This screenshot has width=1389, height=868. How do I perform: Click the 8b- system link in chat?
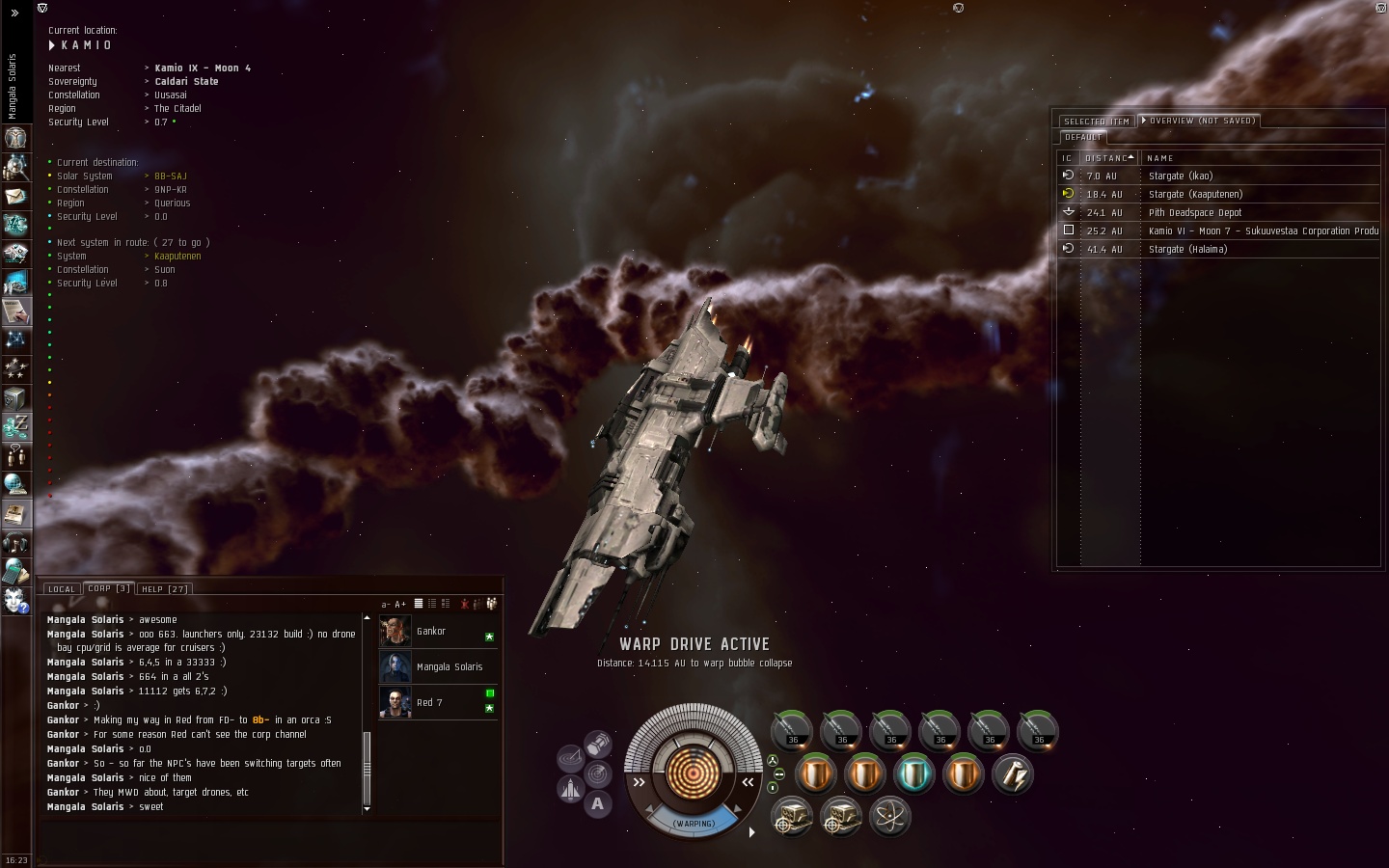point(260,720)
